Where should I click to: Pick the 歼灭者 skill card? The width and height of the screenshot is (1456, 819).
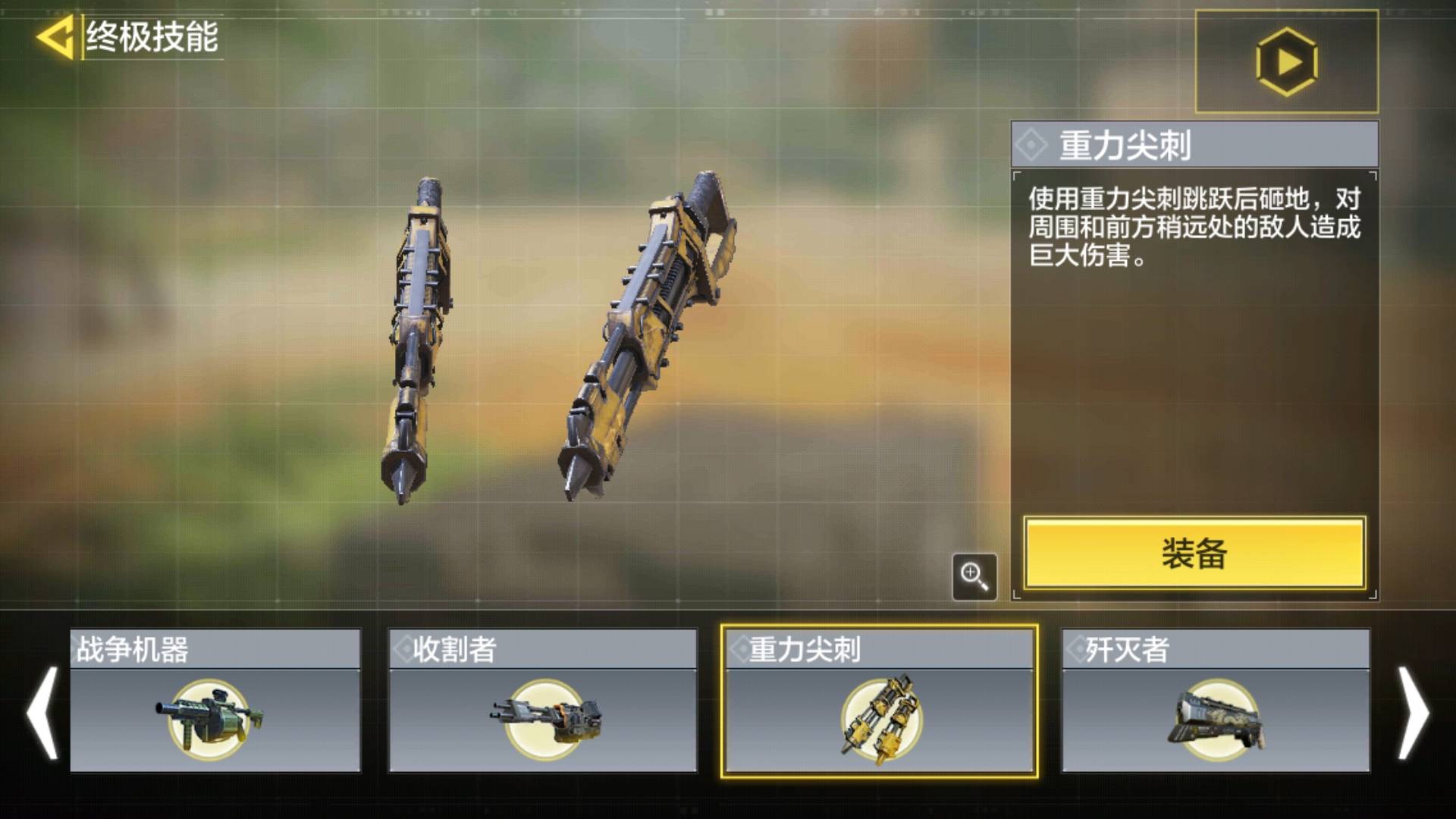[1216, 701]
